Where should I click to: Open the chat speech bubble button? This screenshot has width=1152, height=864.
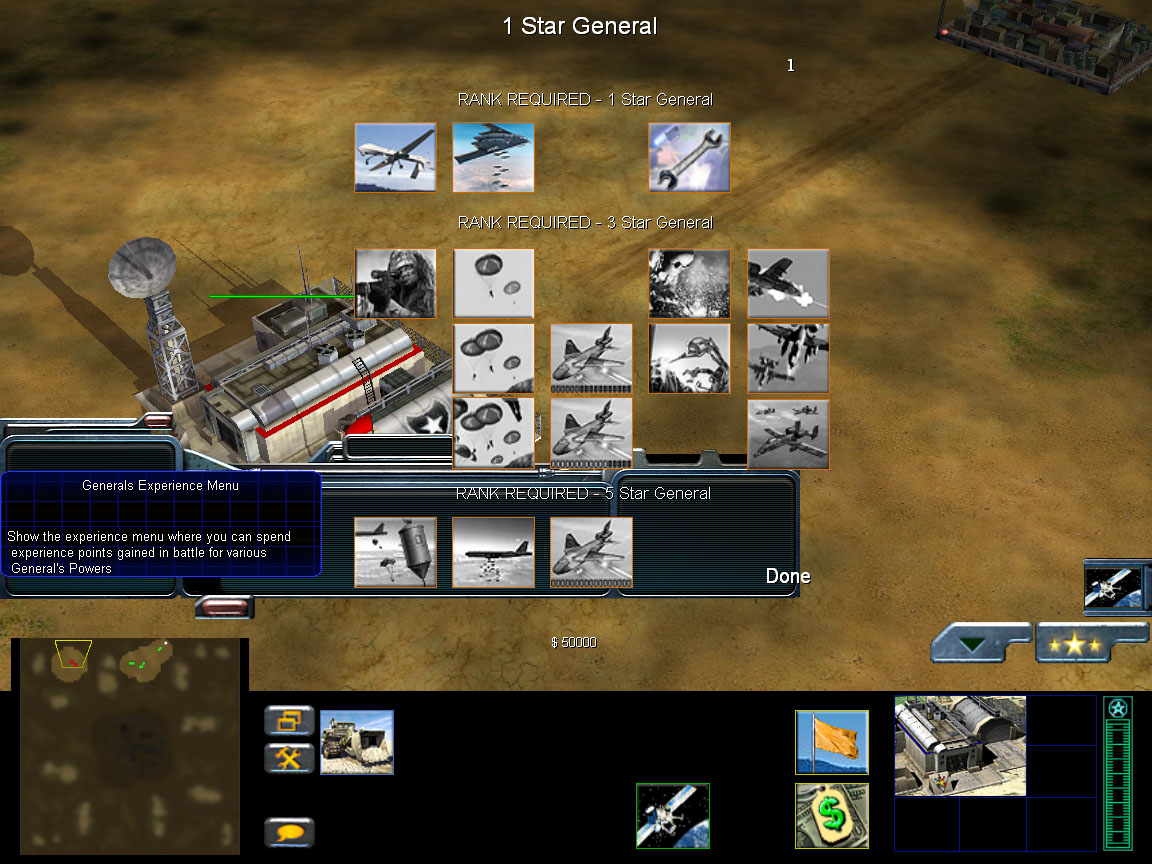(289, 831)
